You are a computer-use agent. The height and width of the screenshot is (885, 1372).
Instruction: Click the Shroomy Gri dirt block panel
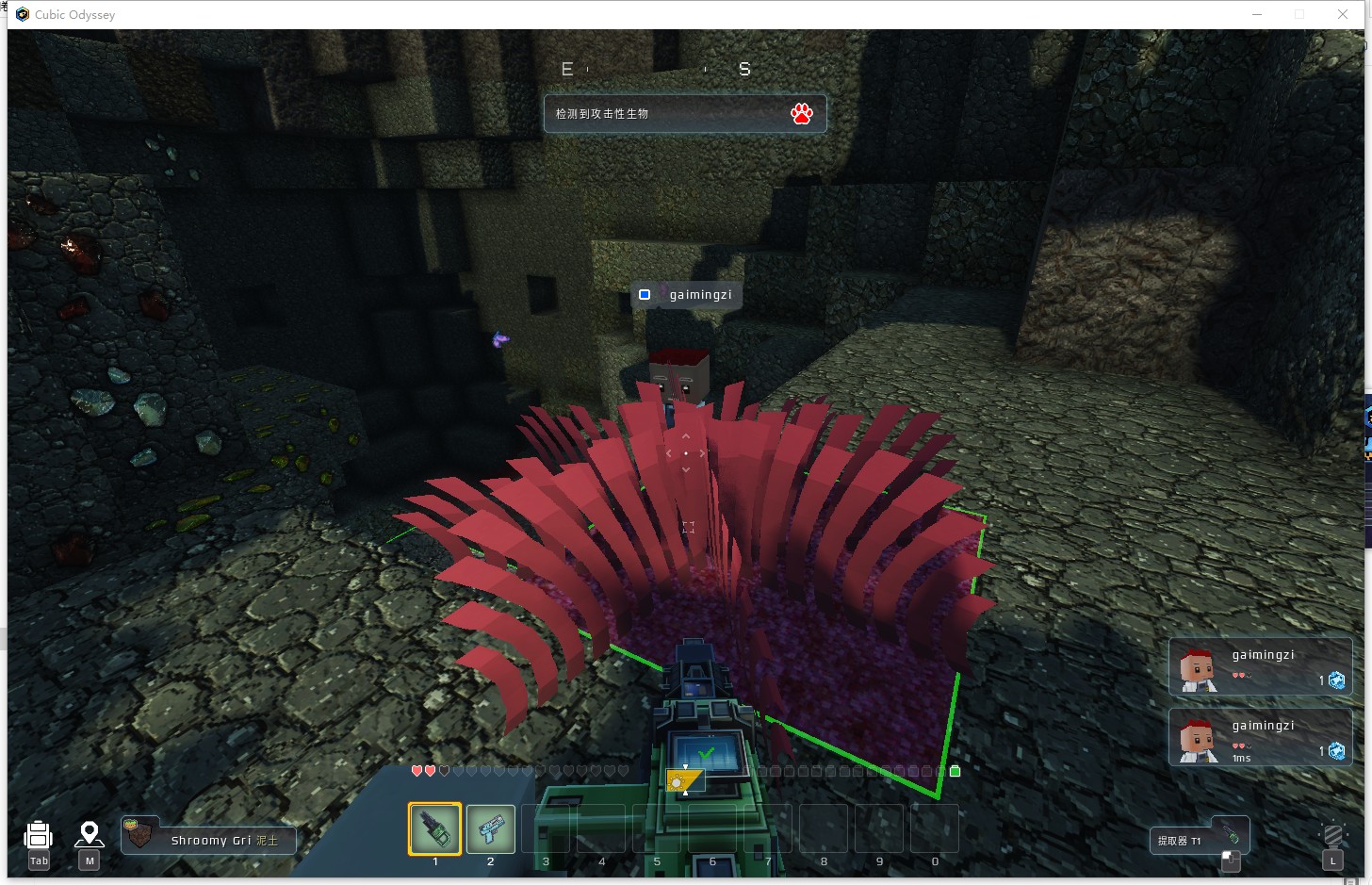pos(209,839)
